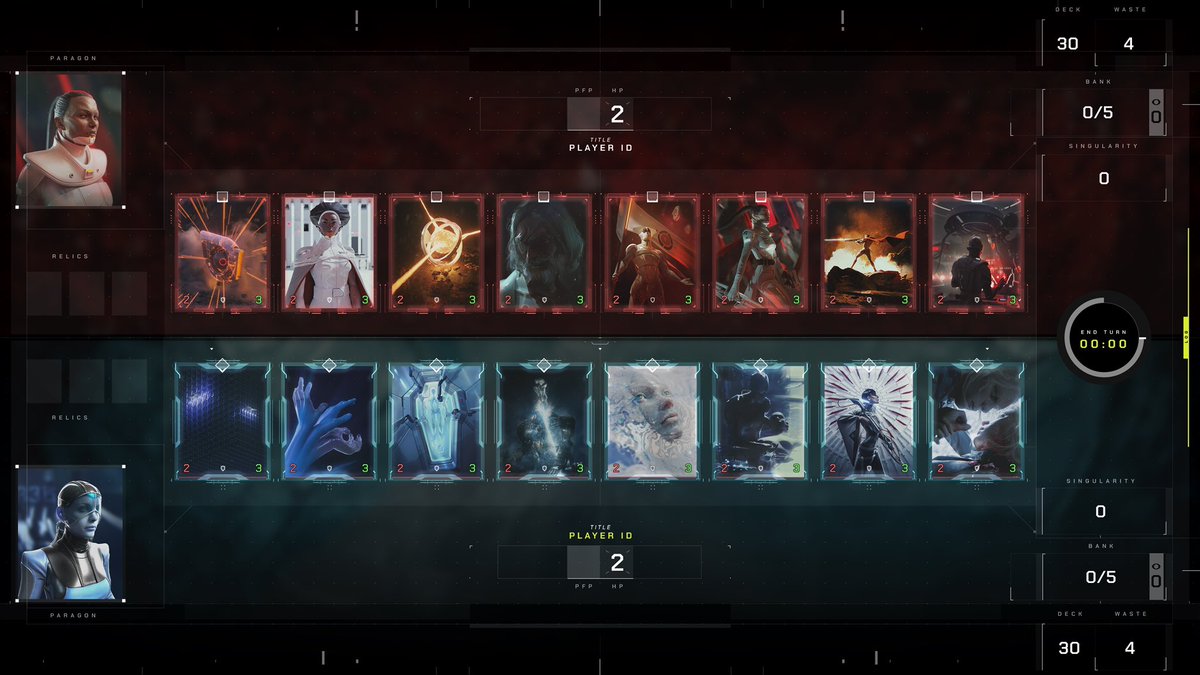Select the red card with woman in white cloak
The width and height of the screenshot is (1200, 675).
tap(329, 252)
